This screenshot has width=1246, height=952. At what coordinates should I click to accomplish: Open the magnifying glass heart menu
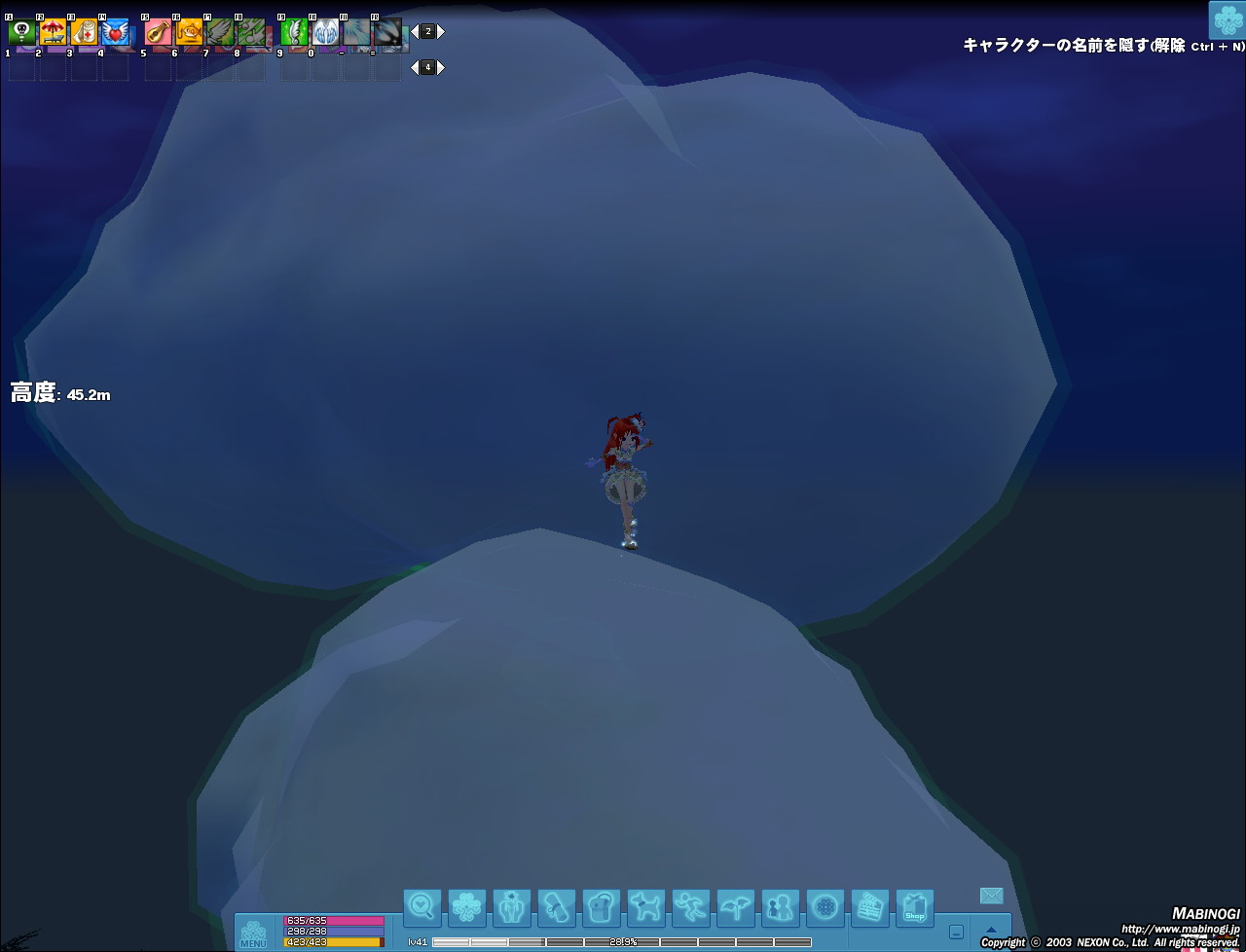[421, 907]
